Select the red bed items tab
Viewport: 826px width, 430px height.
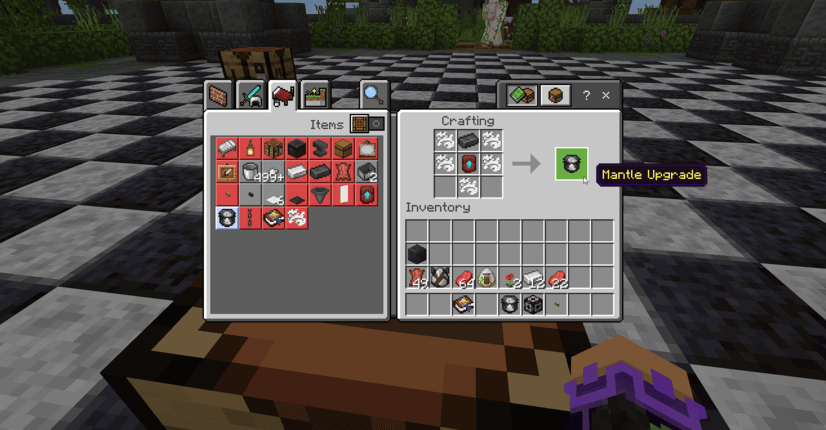point(283,95)
